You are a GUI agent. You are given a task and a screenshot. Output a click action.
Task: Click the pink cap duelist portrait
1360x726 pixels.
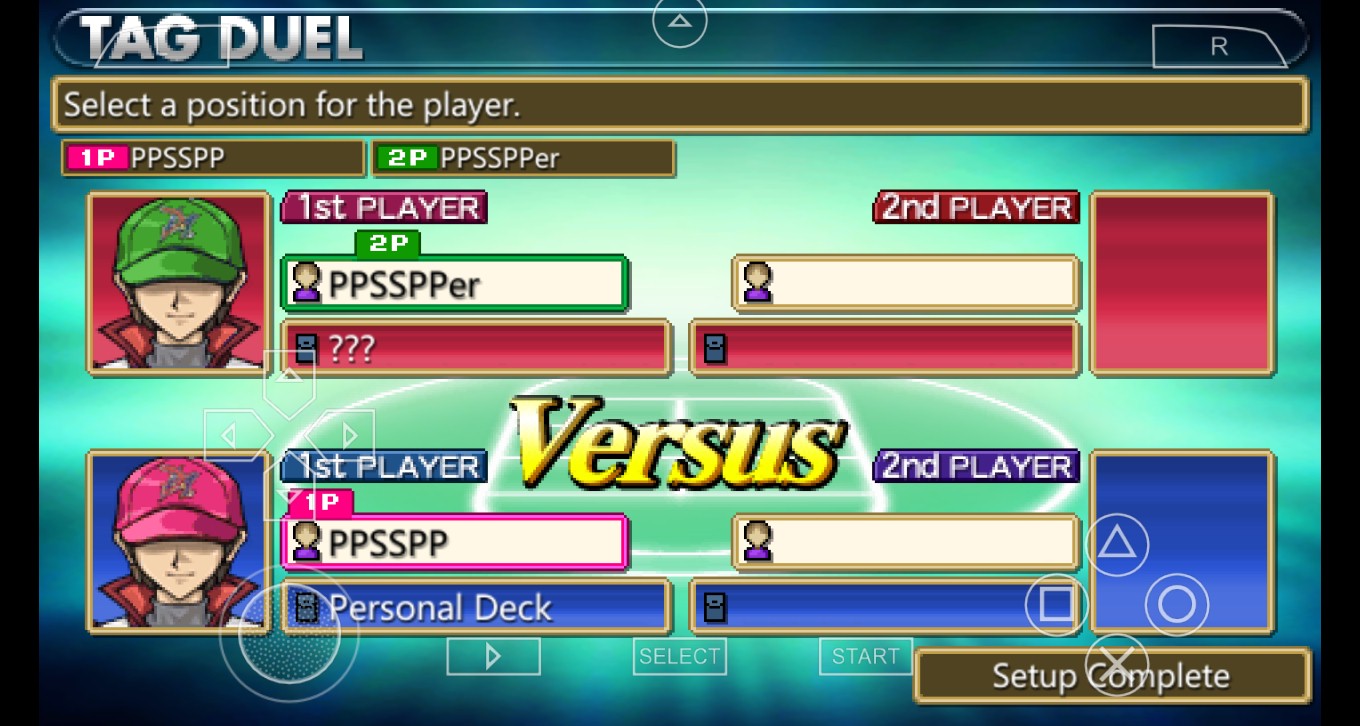click(x=179, y=542)
